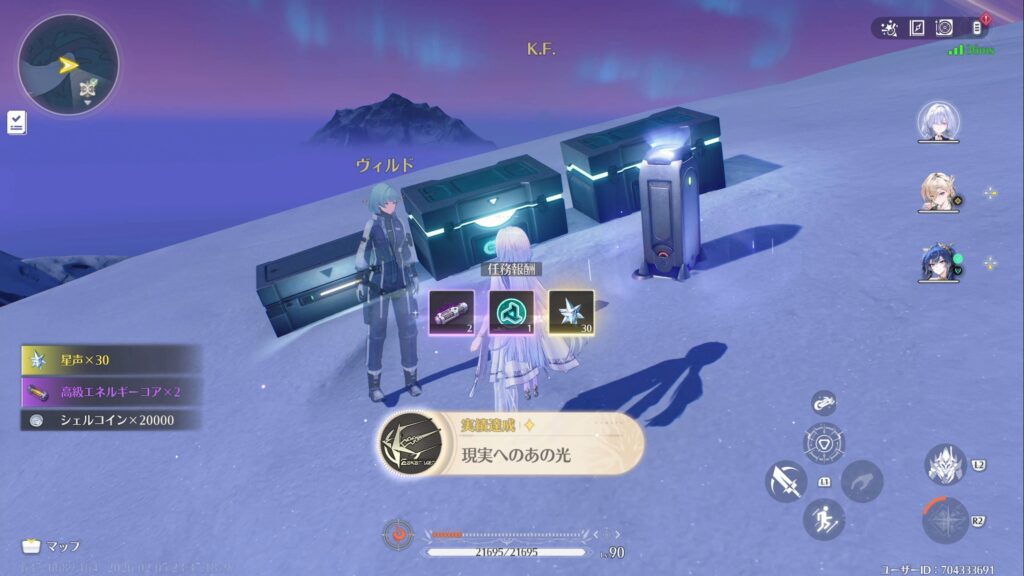Activate the triangle-reticle resonance skill button
This screenshot has height=576, width=1024.
pyautogui.click(x=824, y=443)
